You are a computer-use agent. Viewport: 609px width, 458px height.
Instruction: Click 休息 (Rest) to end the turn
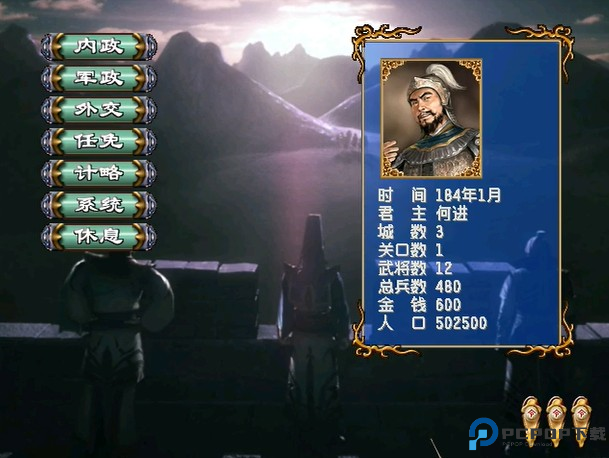(x=99, y=237)
